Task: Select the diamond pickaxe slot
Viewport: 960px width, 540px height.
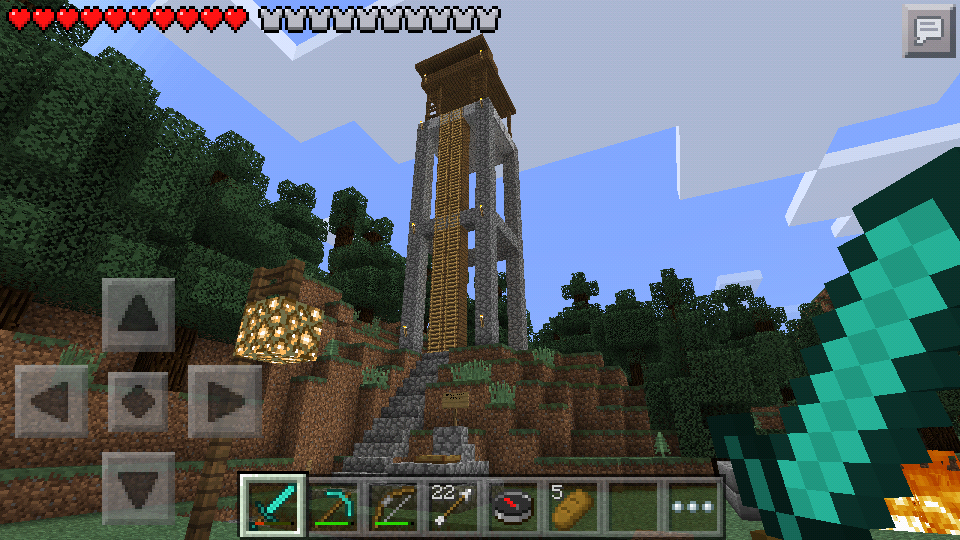Action: pyautogui.click(x=333, y=506)
